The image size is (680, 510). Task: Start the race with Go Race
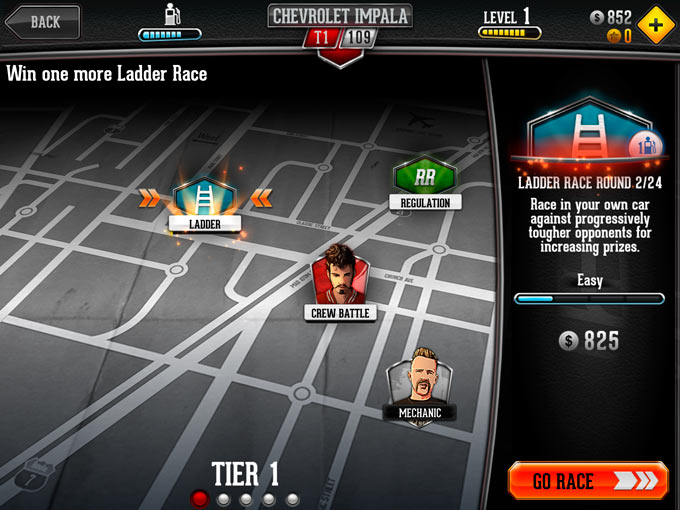(x=587, y=480)
